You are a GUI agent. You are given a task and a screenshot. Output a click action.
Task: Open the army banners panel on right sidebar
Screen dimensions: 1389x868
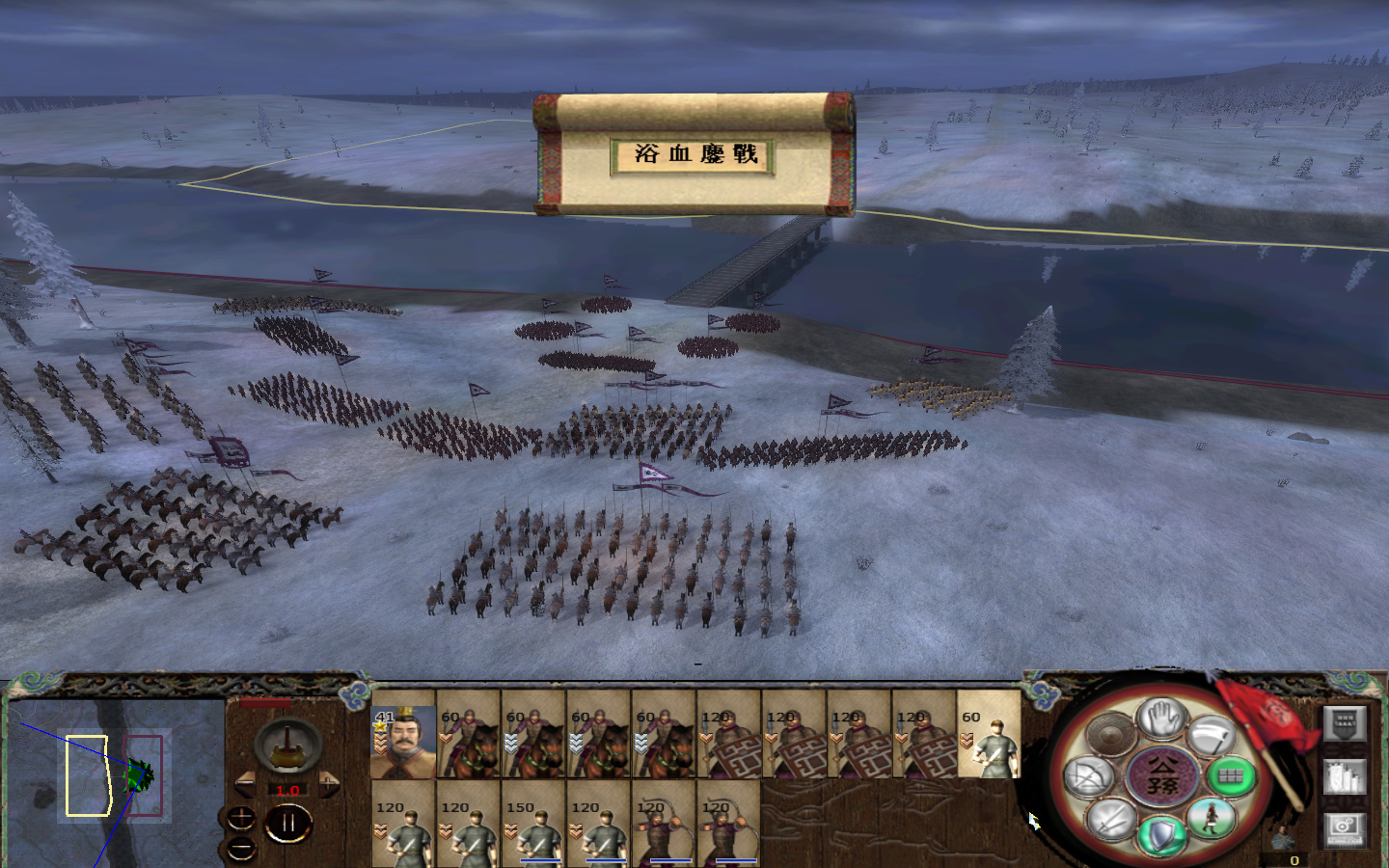(1346, 722)
